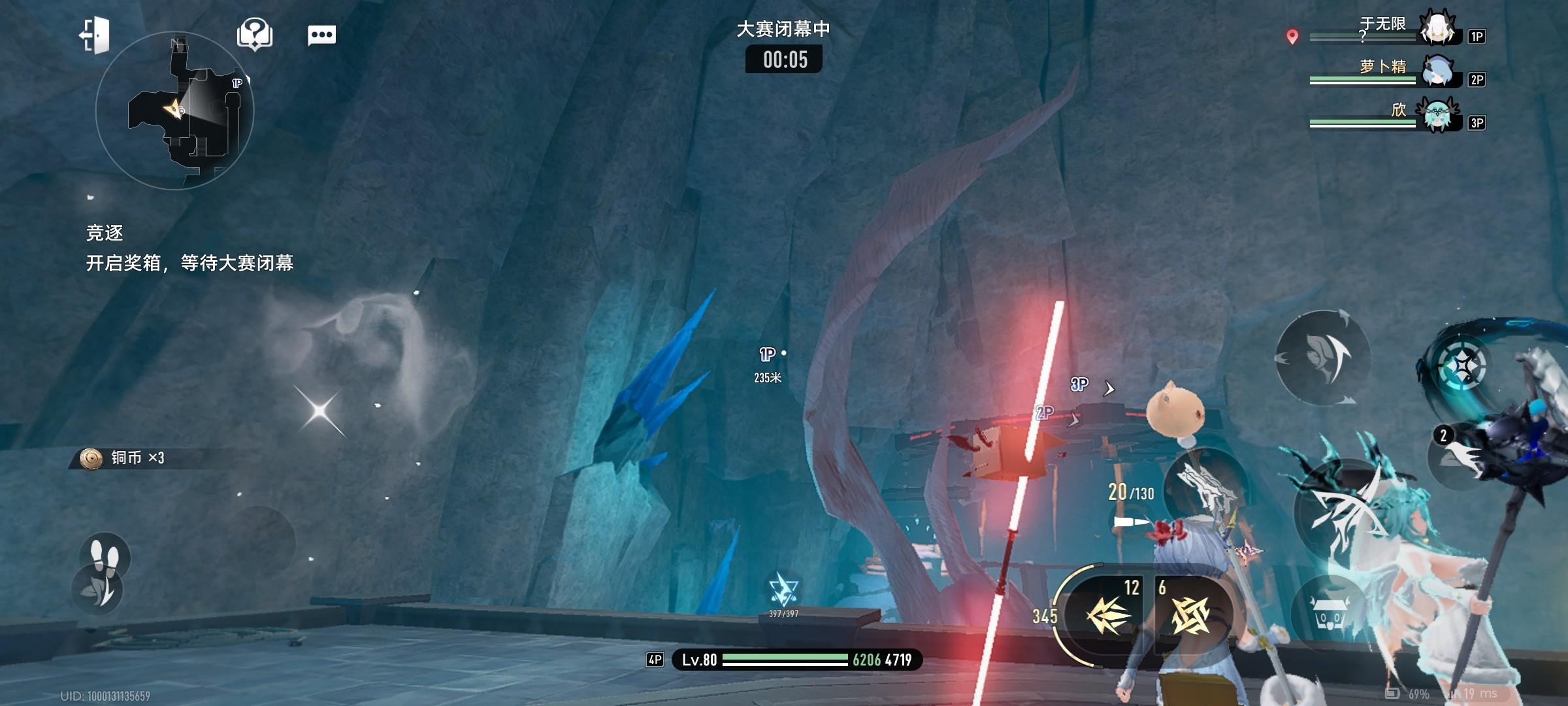Viewport: 1568px width, 706px height.
Task: Toggle the footprints walk button
Action: (x=105, y=556)
